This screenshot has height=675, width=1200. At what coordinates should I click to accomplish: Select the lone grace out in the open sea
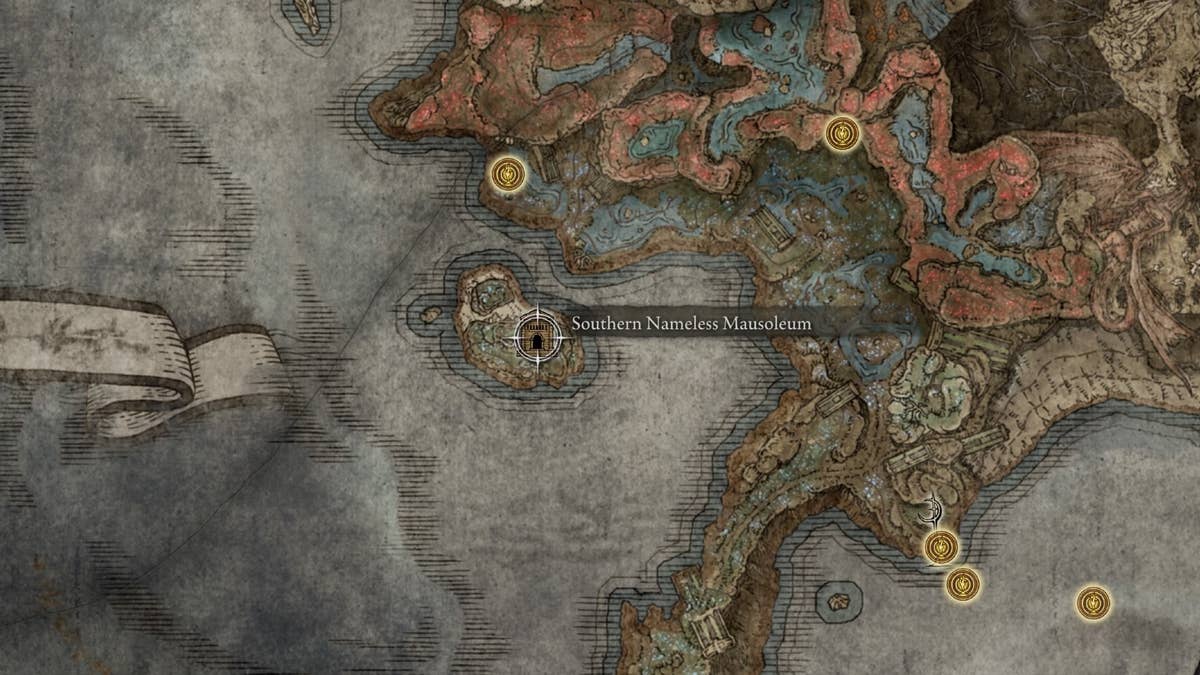pyautogui.click(x=1093, y=603)
